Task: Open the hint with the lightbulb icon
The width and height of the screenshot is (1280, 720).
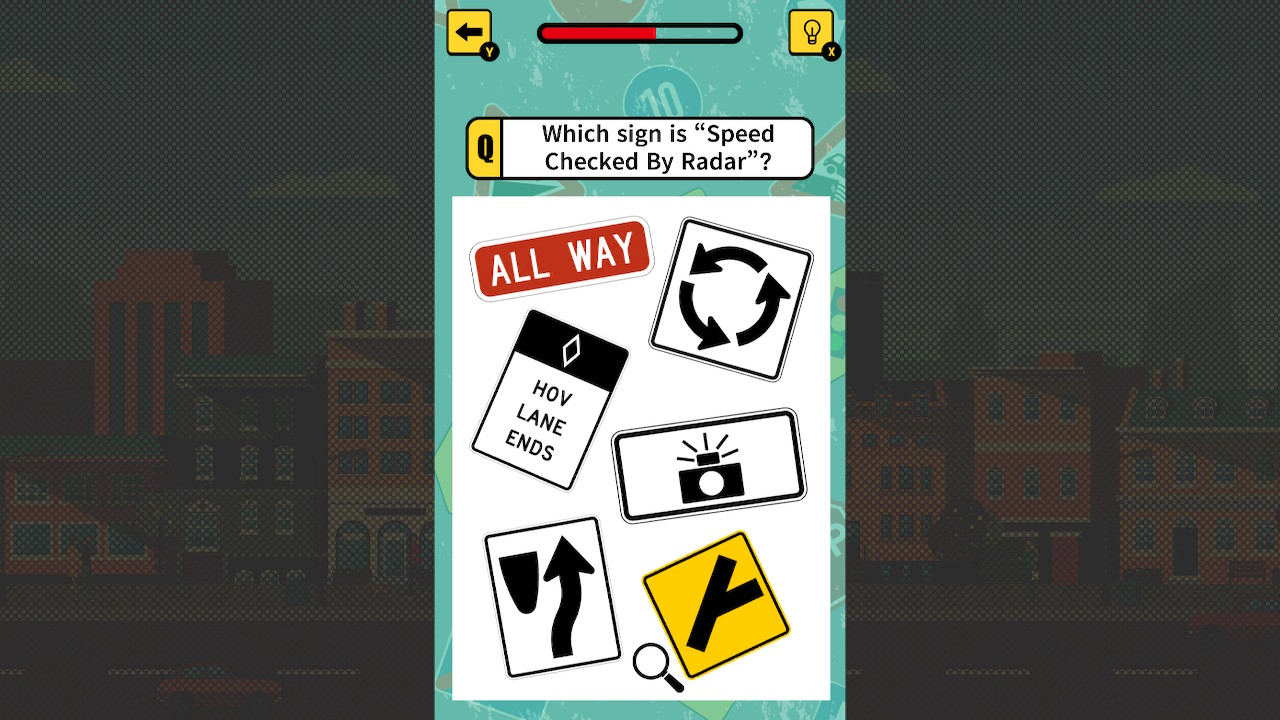Action: tap(812, 31)
